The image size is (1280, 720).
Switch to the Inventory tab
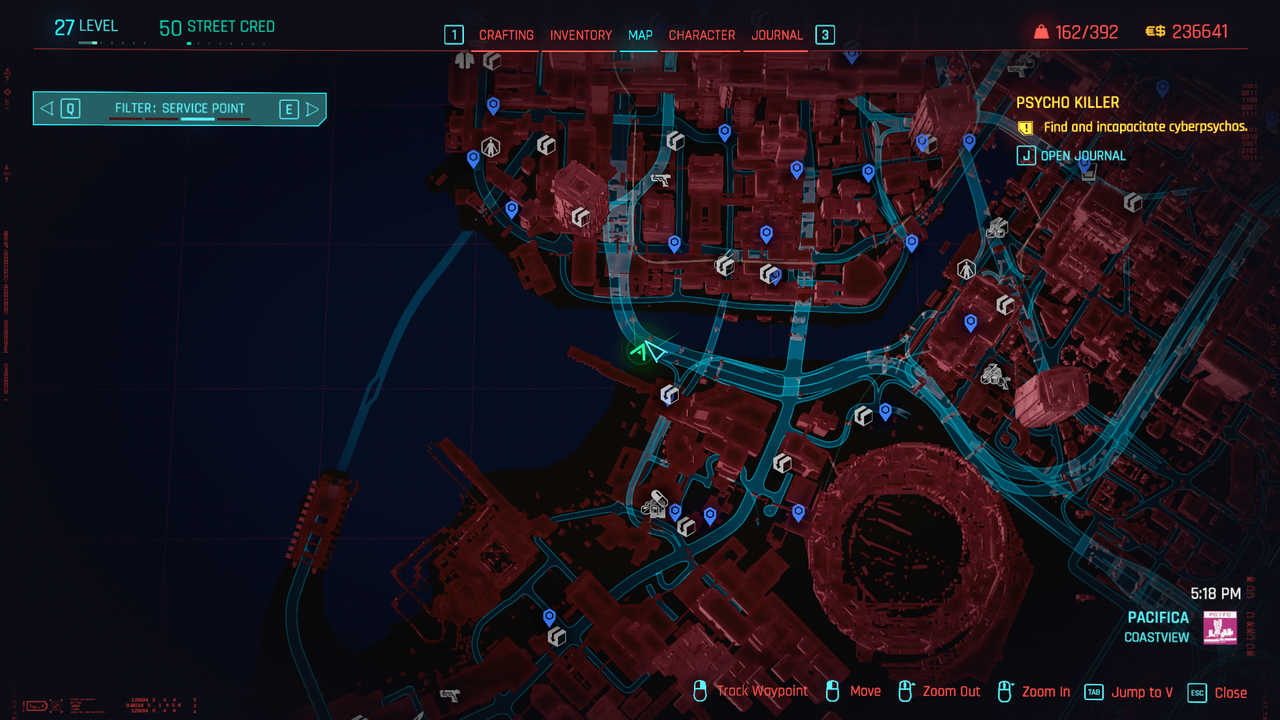tap(580, 35)
